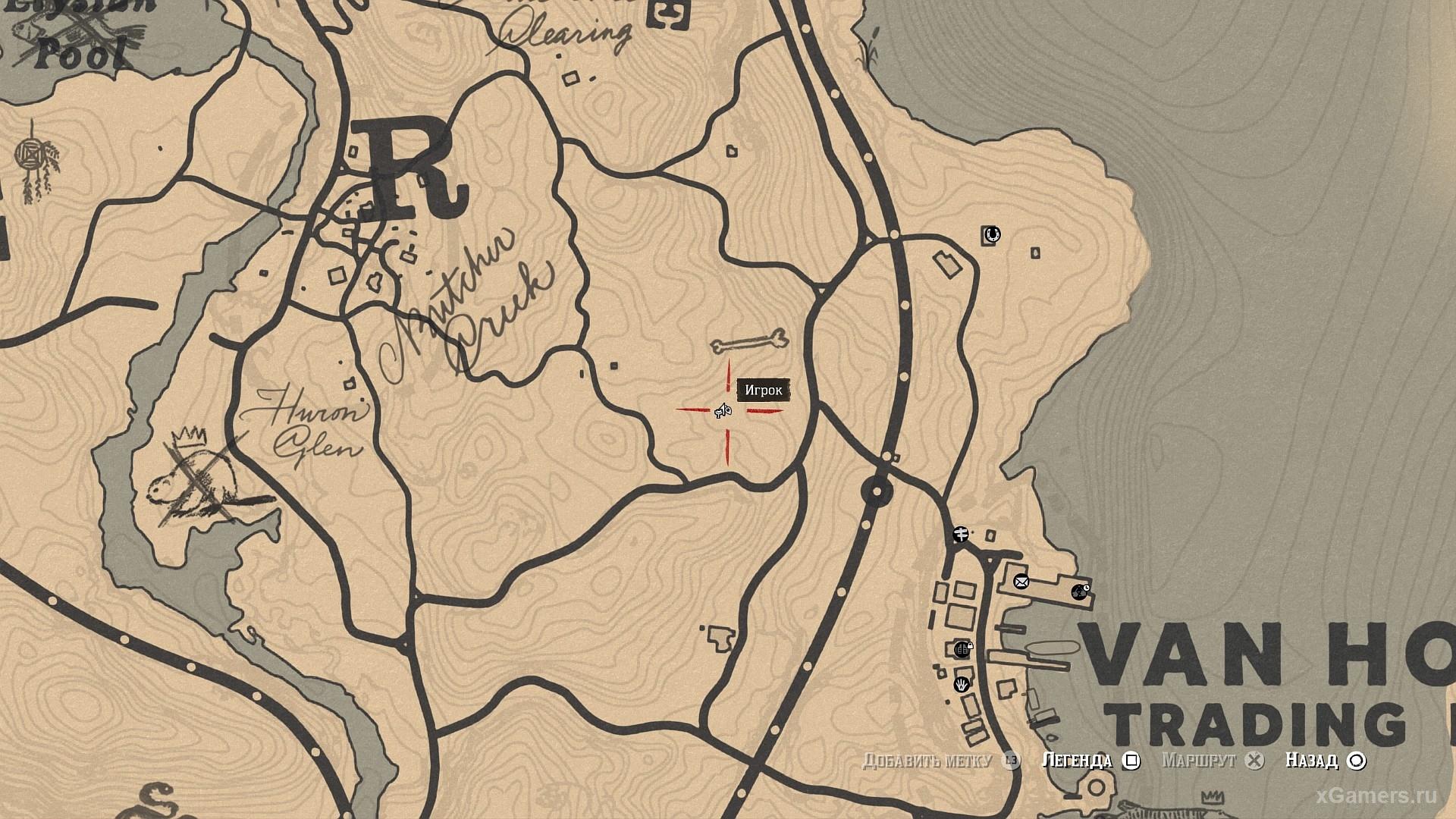Image resolution: width=1456 pixels, height=819 pixels.
Task: Choose the hand icon marker in Van Horn
Action: click(962, 684)
